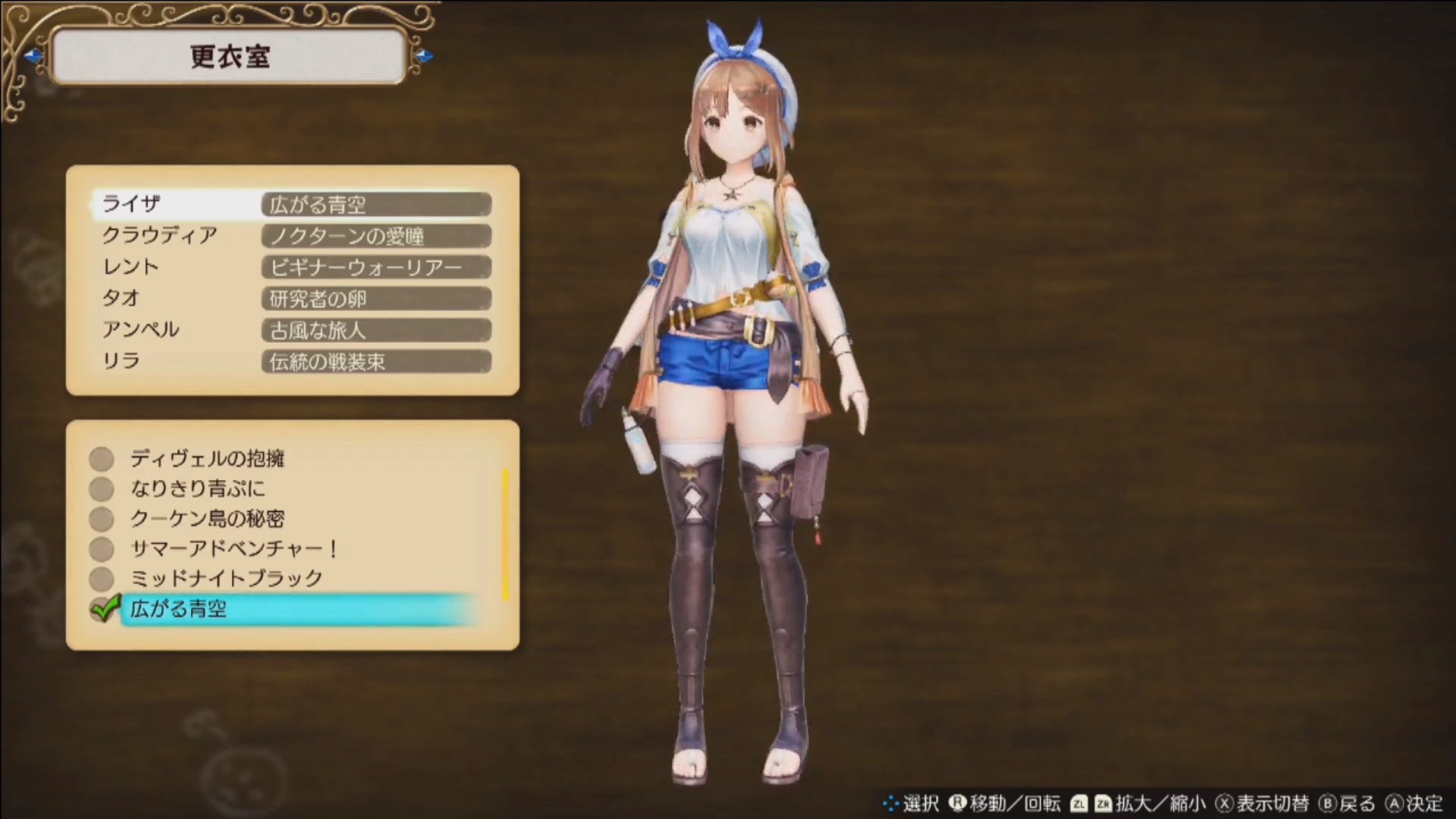
Task: Open Tao's 研究者の卵 costume selector
Action: pos(375,299)
